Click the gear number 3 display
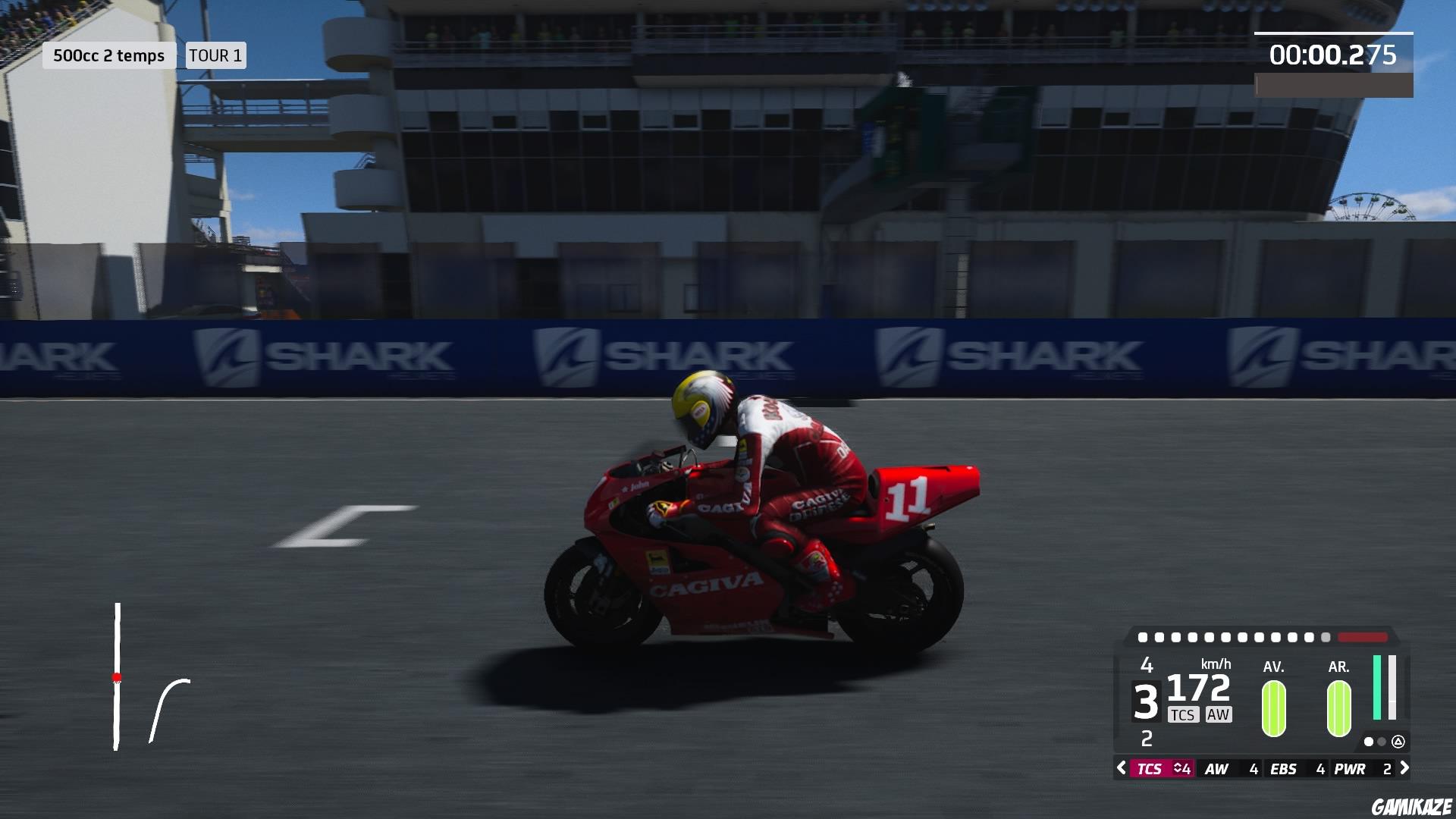 1147,700
